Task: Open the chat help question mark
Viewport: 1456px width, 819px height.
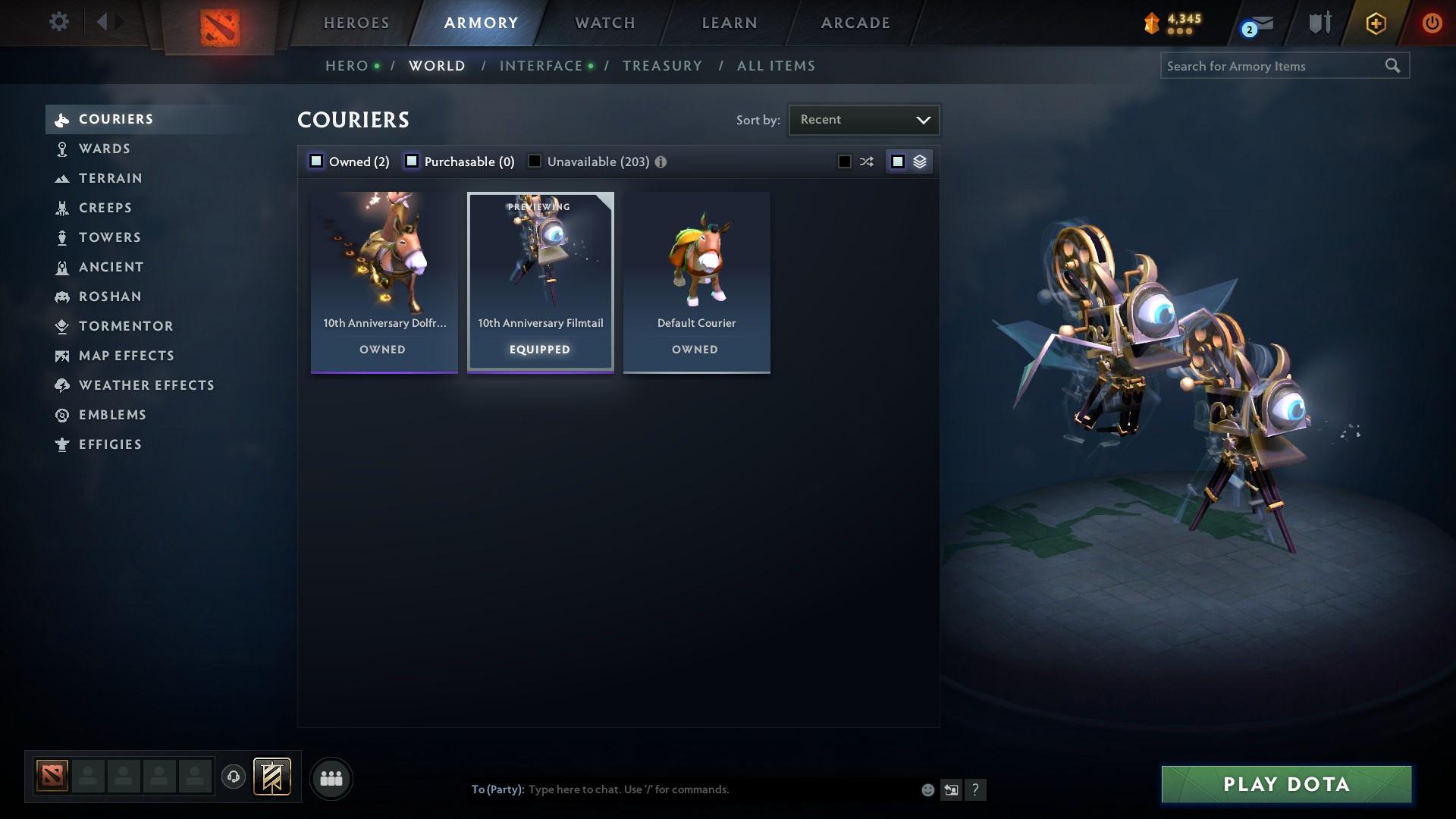Action: coord(975,789)
